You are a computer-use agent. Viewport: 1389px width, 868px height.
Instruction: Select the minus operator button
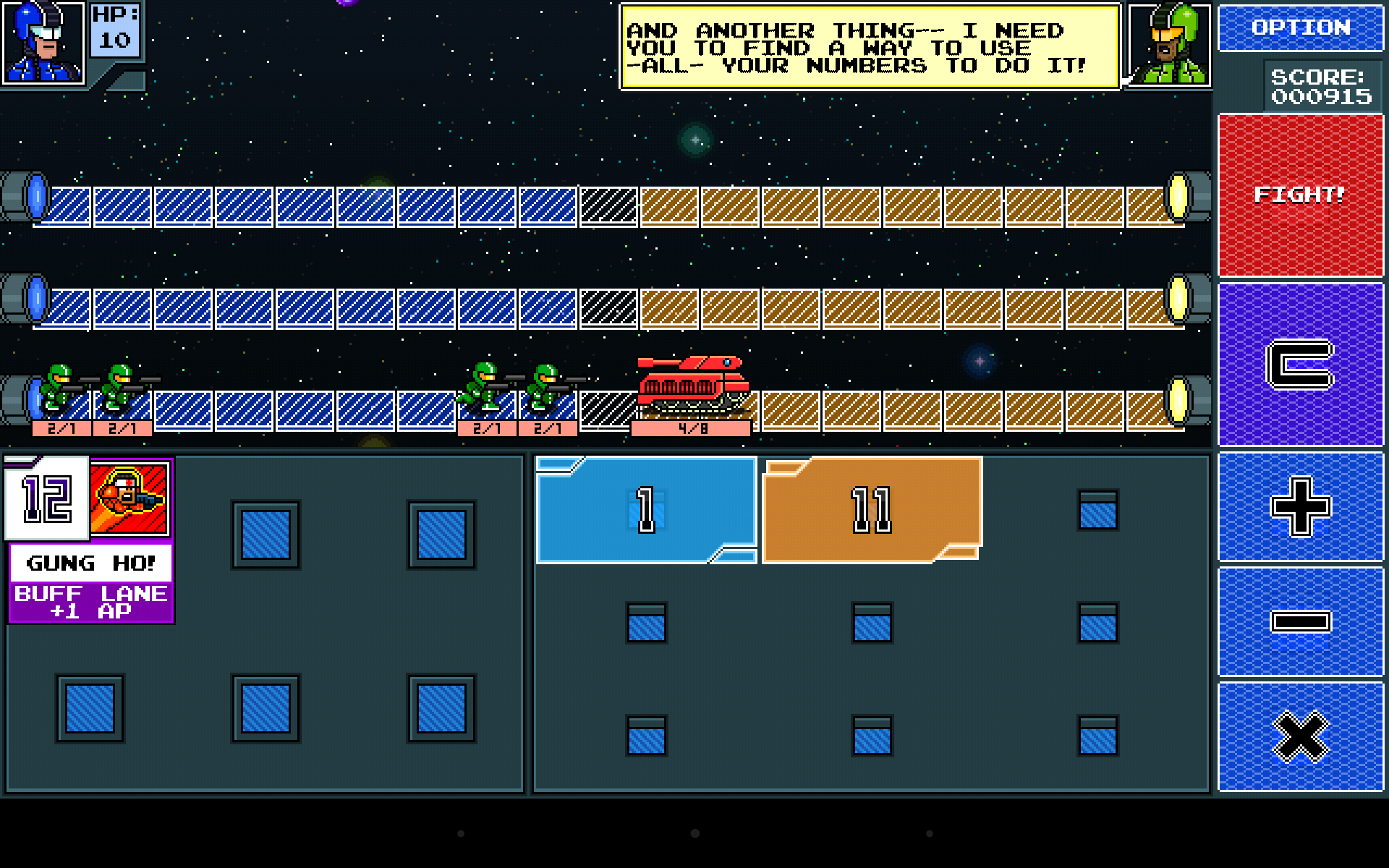click(1300, 621)
